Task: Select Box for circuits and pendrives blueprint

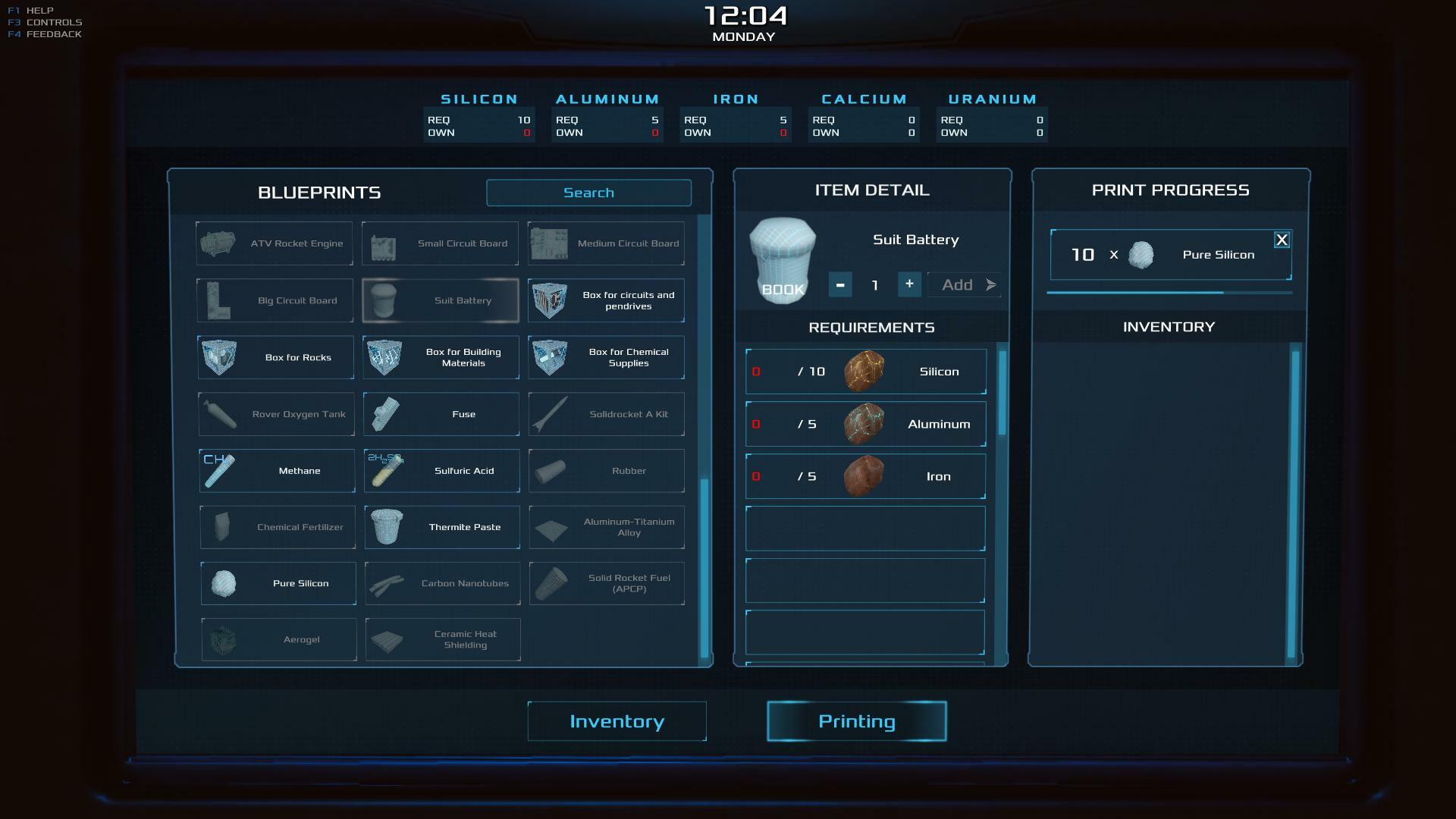Action: click(606, 300)
